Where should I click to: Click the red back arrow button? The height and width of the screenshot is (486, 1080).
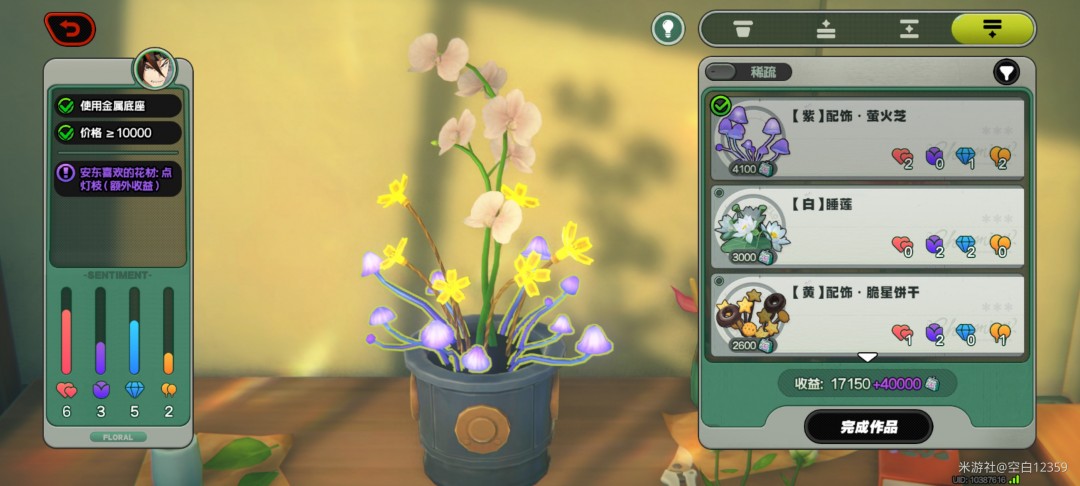[69, 28]
